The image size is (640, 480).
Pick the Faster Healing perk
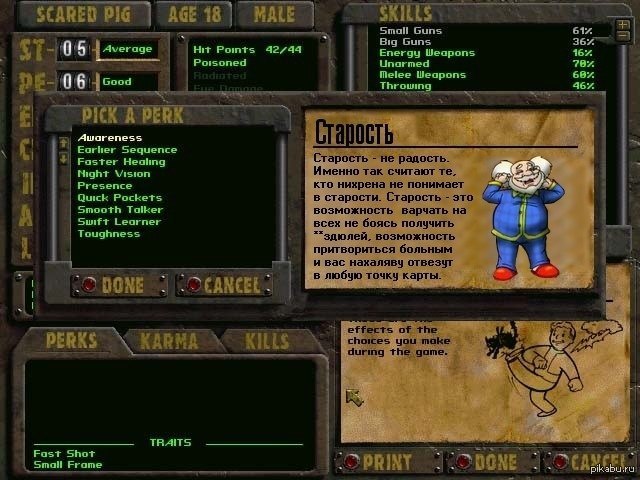point(120,162)
